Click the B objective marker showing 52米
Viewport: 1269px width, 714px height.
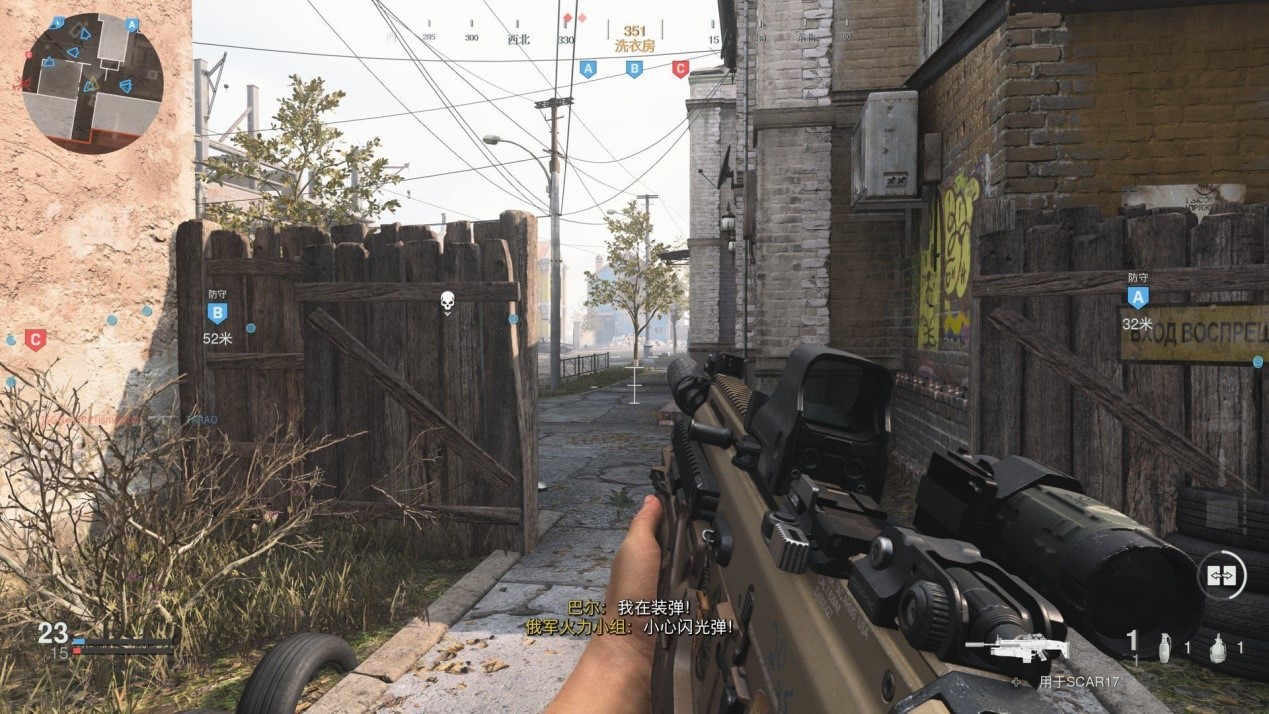pyautogui.click(x=217, y=313)
